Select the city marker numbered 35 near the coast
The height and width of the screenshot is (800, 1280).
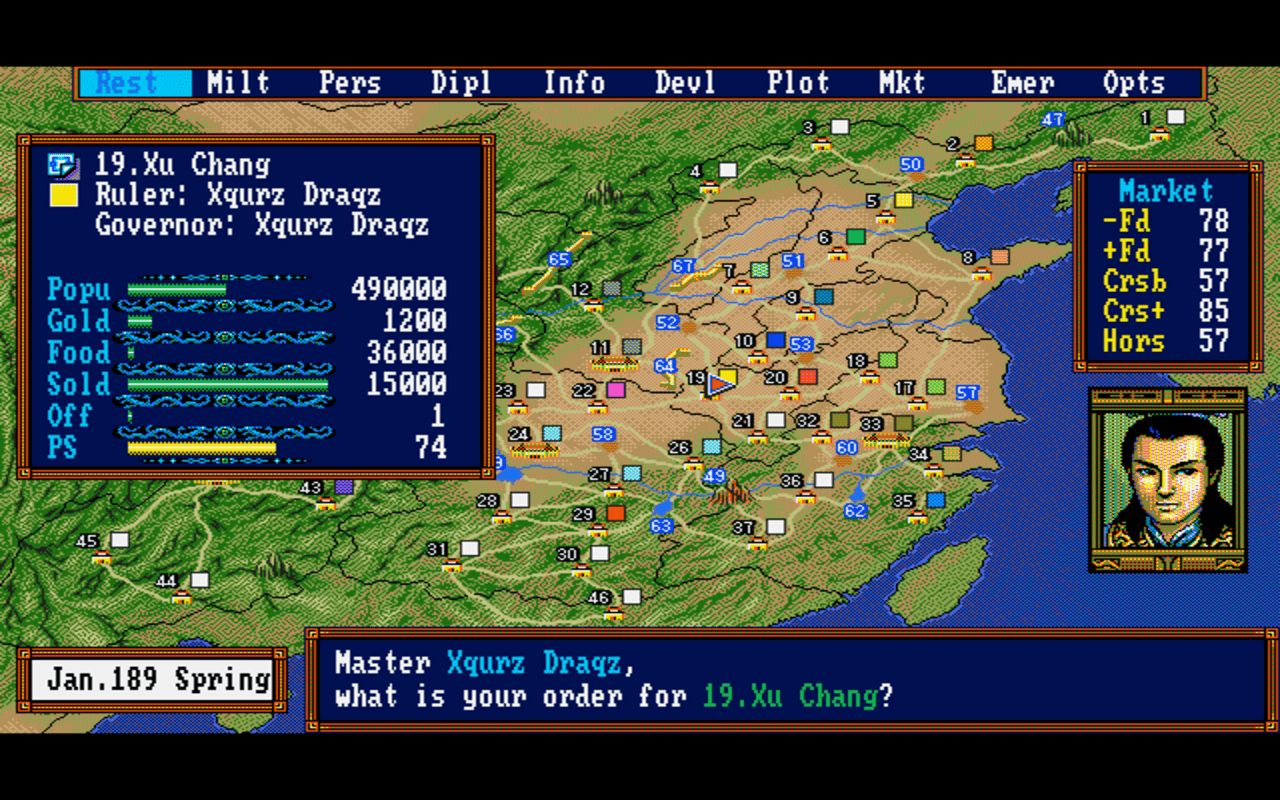coord(936,500)
